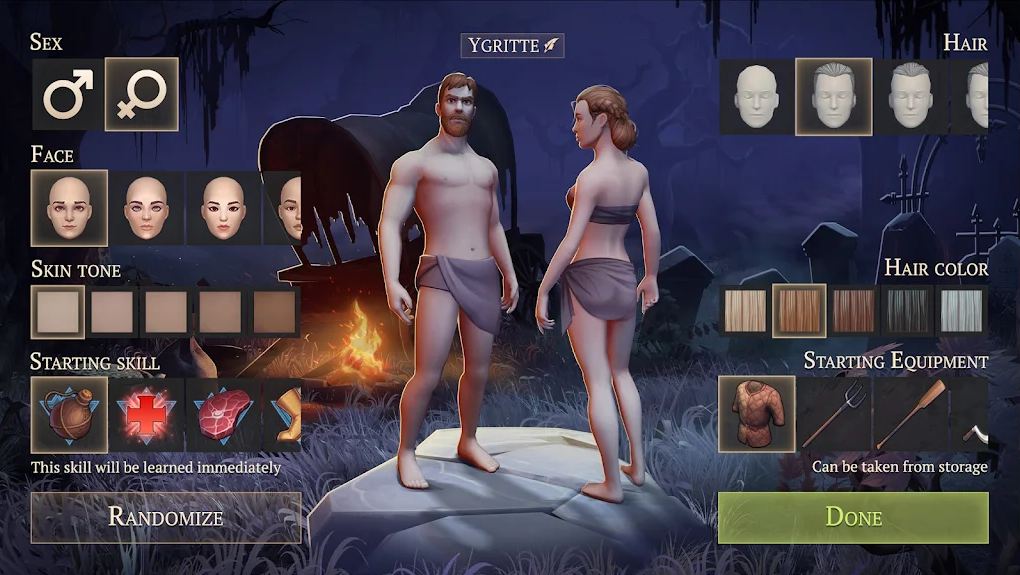Image resolution: width=1020 pixels, height=575 pixels.
Task: Select the leather armor starting equipment
Action: coord(757,413)
